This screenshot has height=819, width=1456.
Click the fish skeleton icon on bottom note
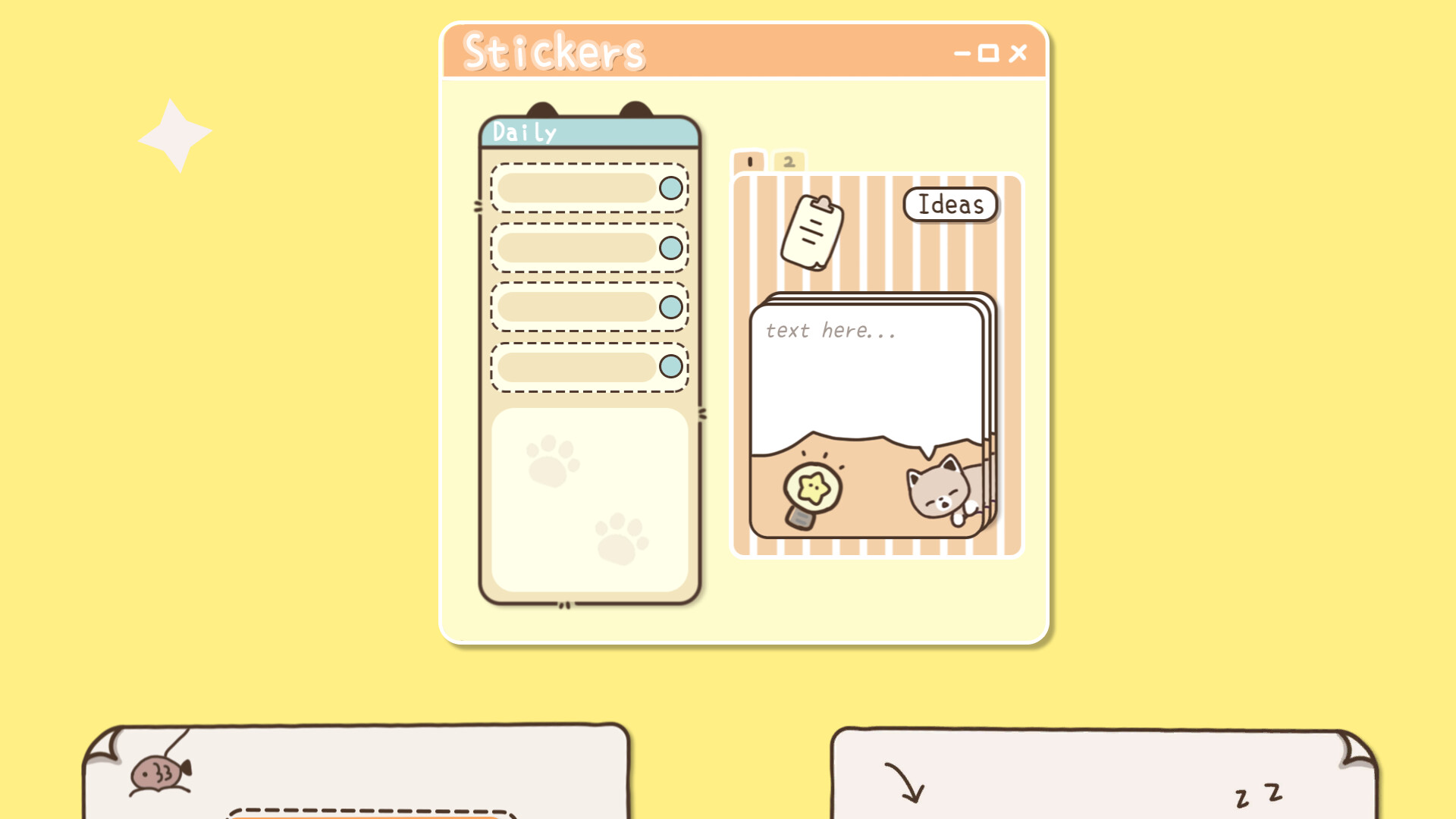157,772
